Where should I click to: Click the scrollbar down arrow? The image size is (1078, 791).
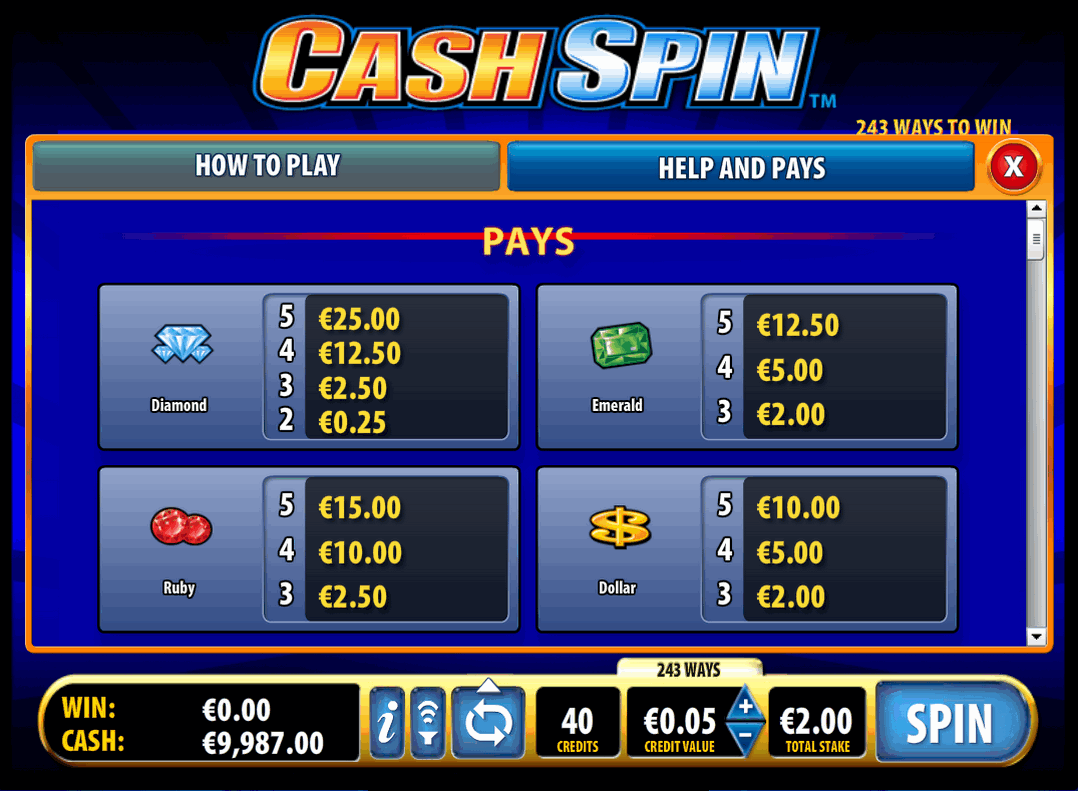[1036, 637]
